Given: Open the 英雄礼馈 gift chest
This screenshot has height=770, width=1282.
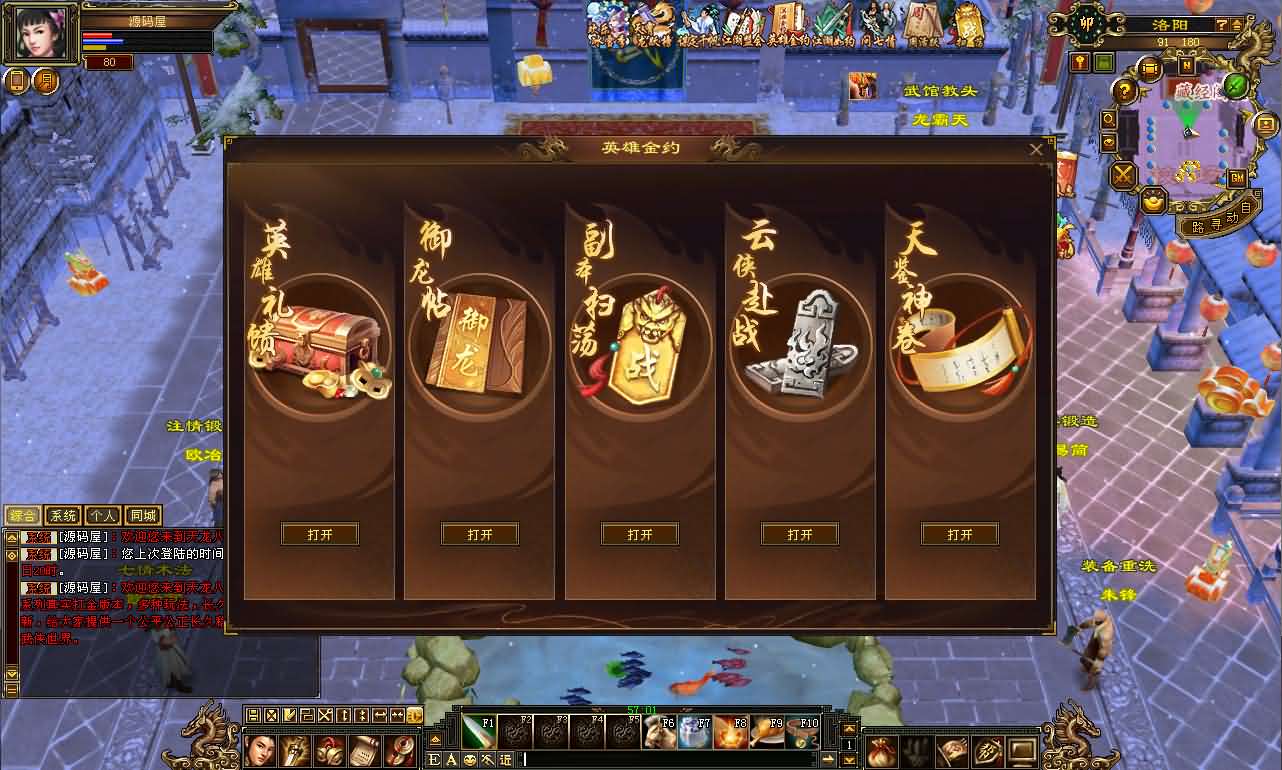Looking at the screenshot, I should pyautogui.click(x=319, y=534).
